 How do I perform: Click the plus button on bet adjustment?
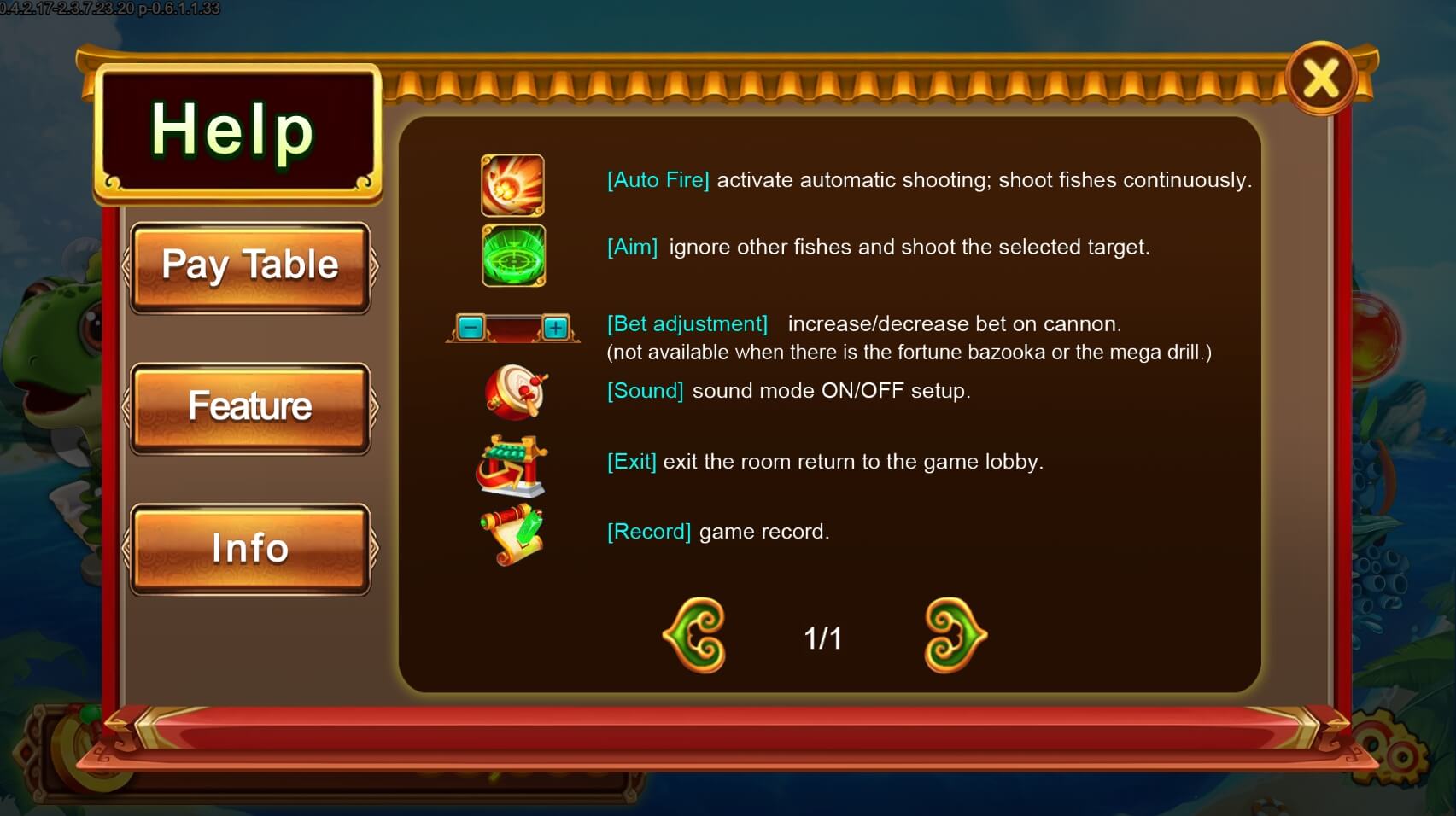pyautogui.click(x=558, y=326)
